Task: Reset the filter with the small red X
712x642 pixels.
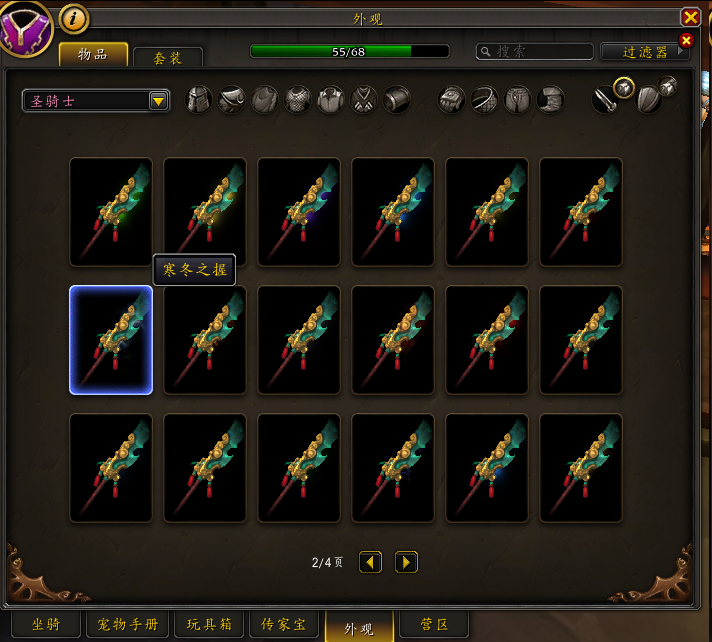Action: click(x=686, y=41)
